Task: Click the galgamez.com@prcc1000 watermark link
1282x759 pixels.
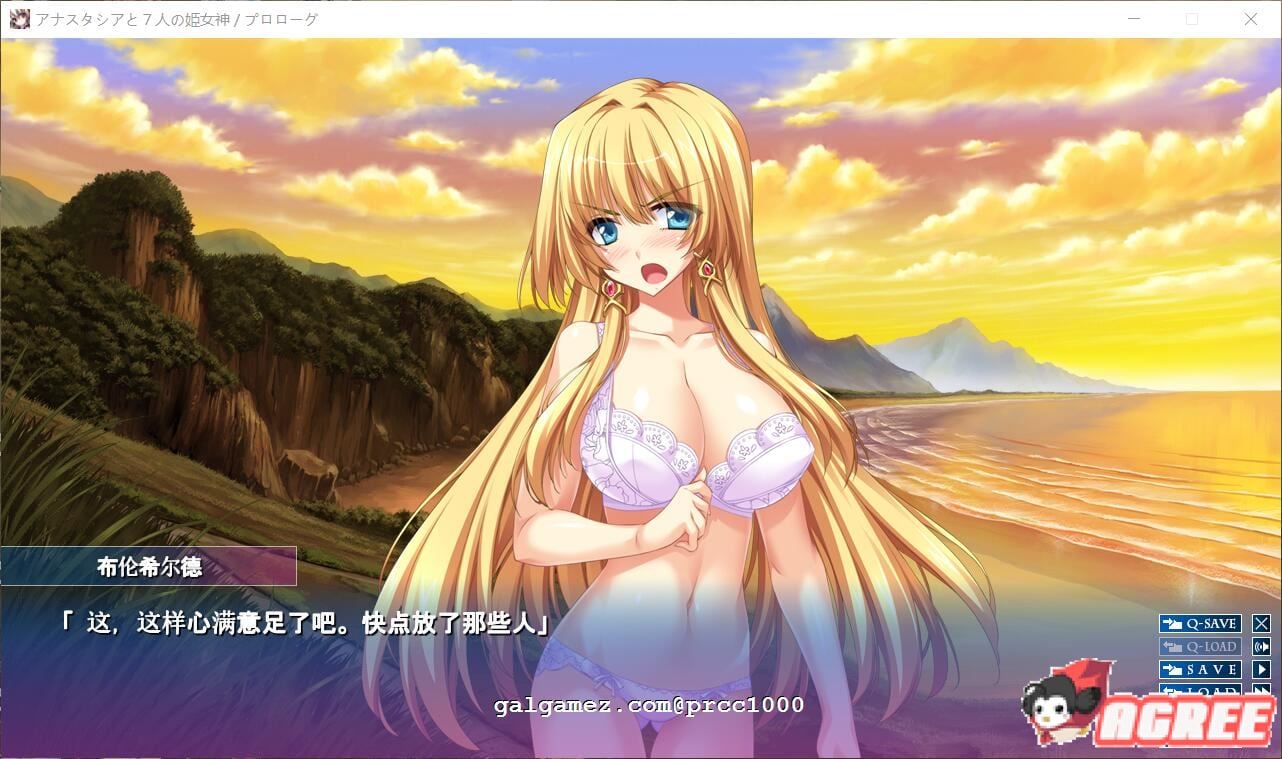Action: click(648, 706)
